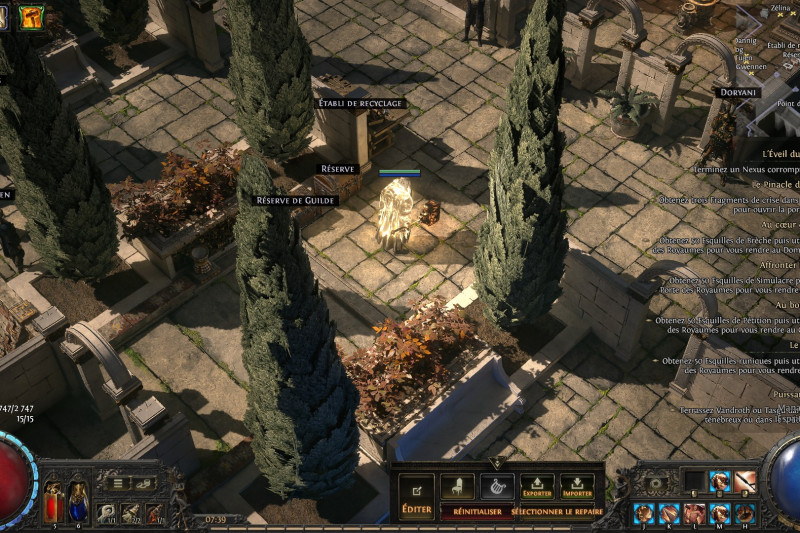The width and height of the screenshot is (800, 533).
Task: Import a hideout with Importer
Action: 577,487
